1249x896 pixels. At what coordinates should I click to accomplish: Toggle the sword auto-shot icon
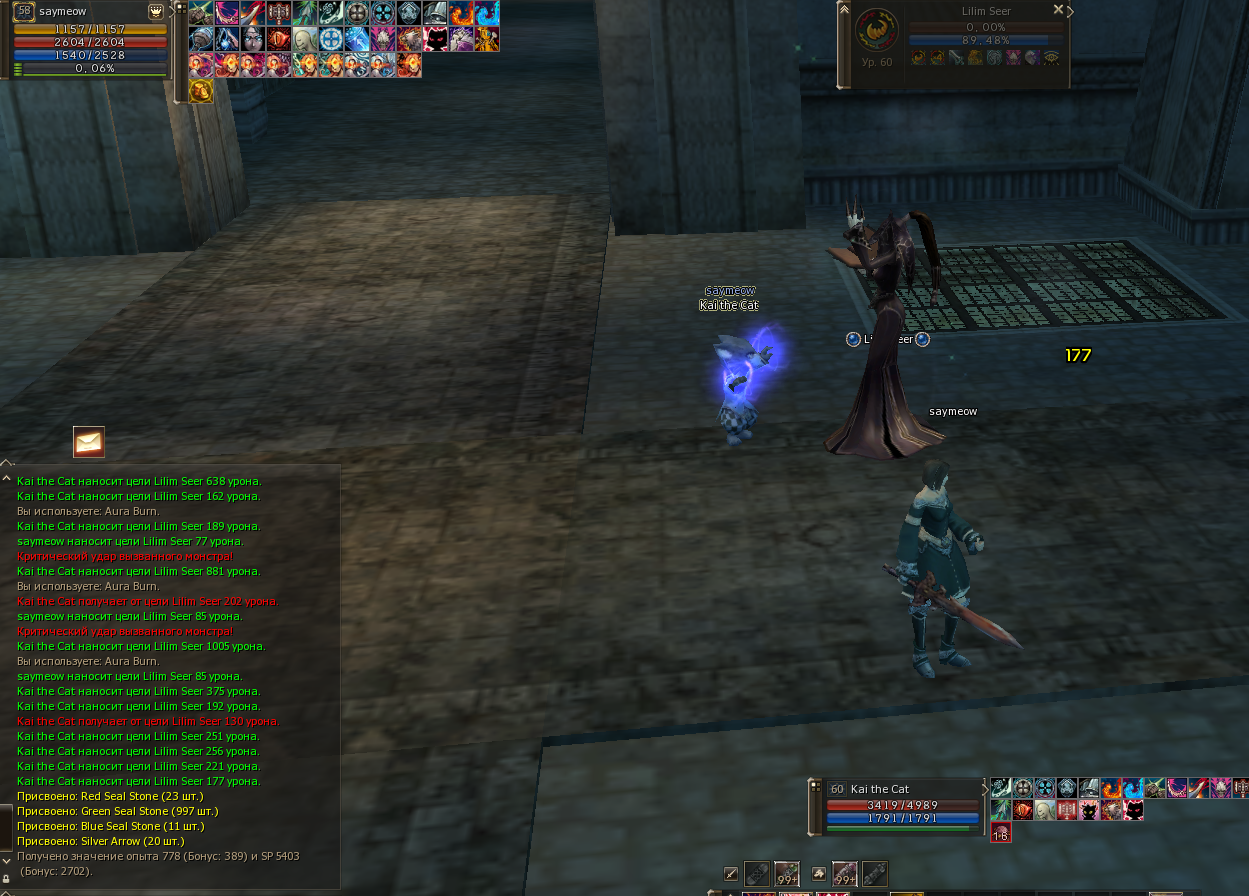point(732,874)
